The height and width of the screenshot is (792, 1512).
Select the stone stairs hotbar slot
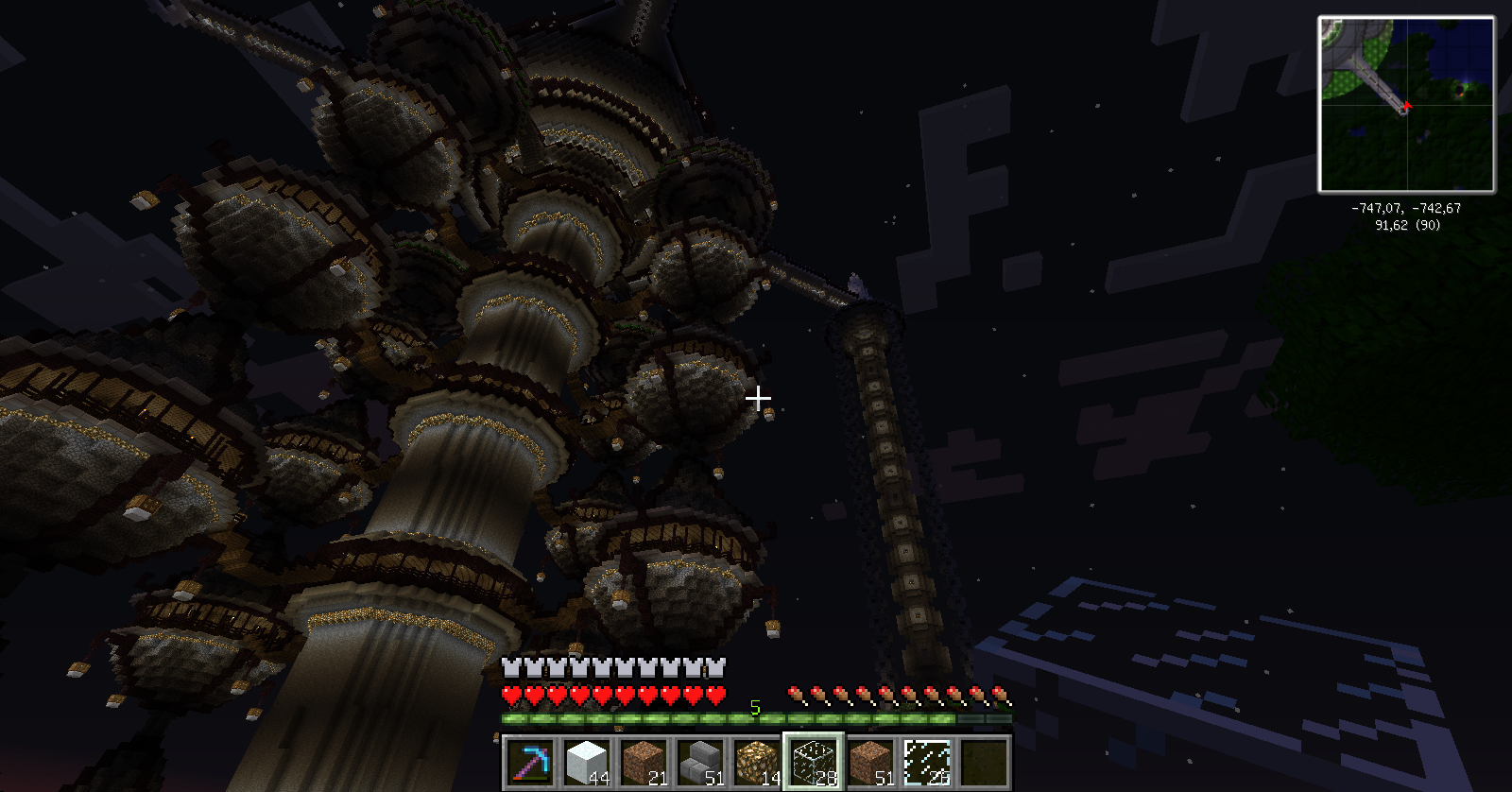click(698, 762)
